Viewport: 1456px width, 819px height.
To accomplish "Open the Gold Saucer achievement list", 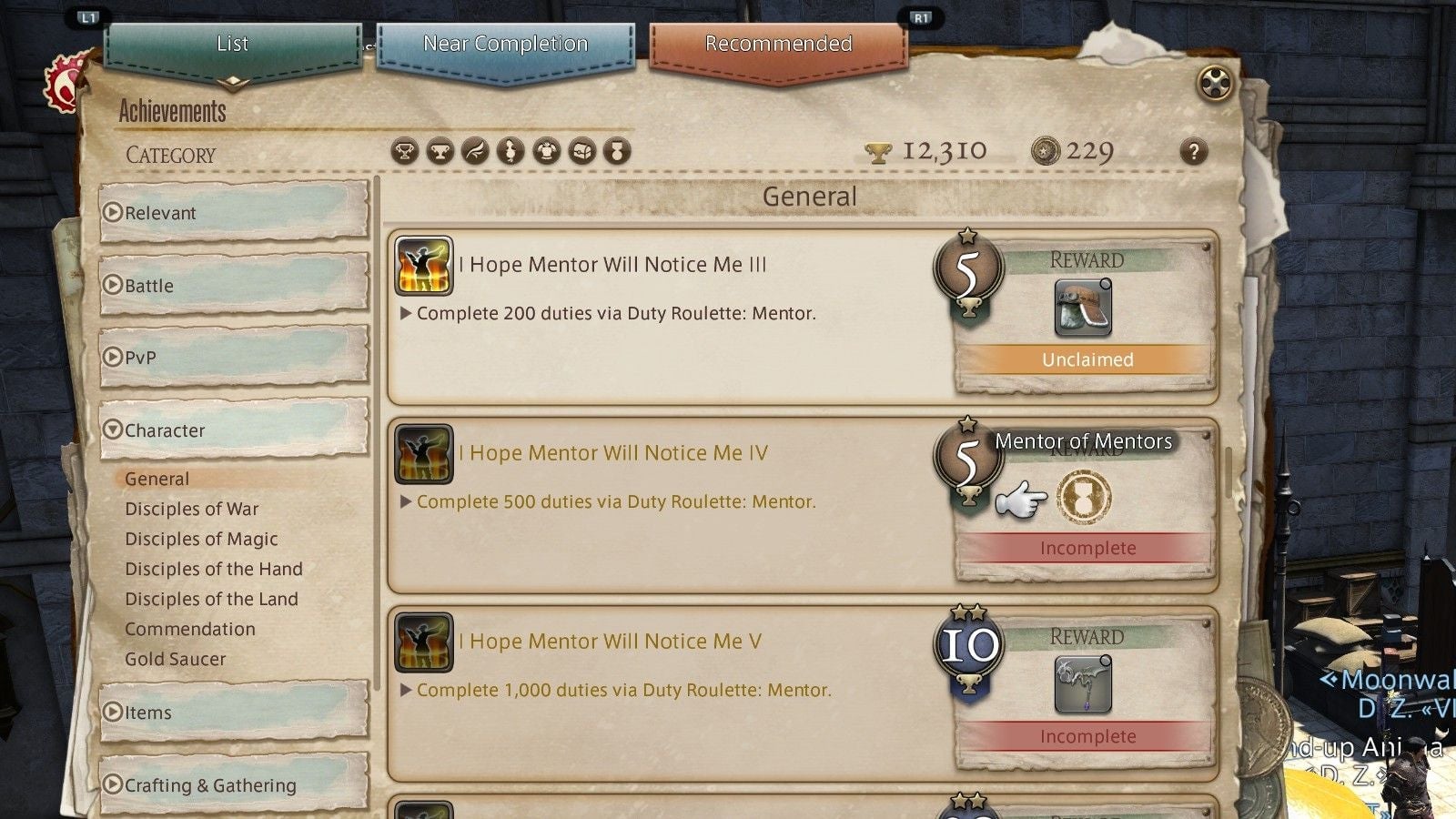I will click(176, 659).
